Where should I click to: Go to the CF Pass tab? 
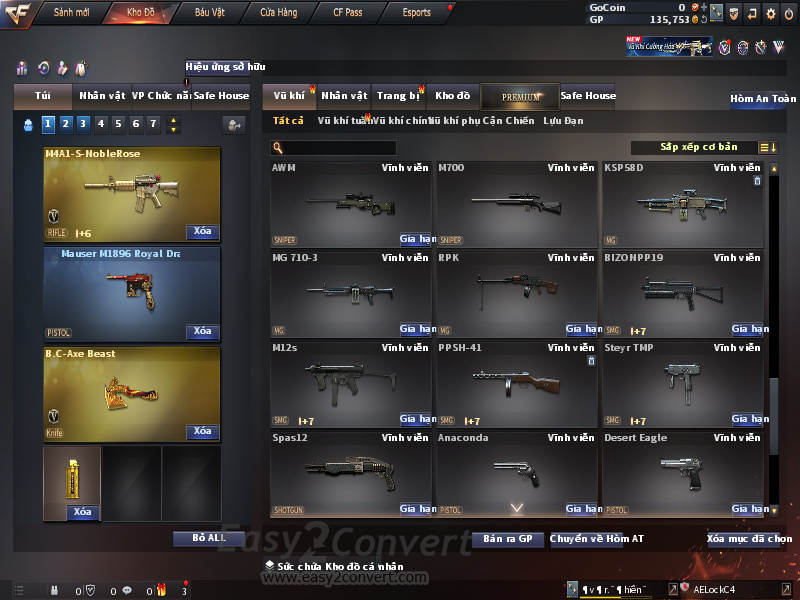pyautogui.click(x=349, y=13)
